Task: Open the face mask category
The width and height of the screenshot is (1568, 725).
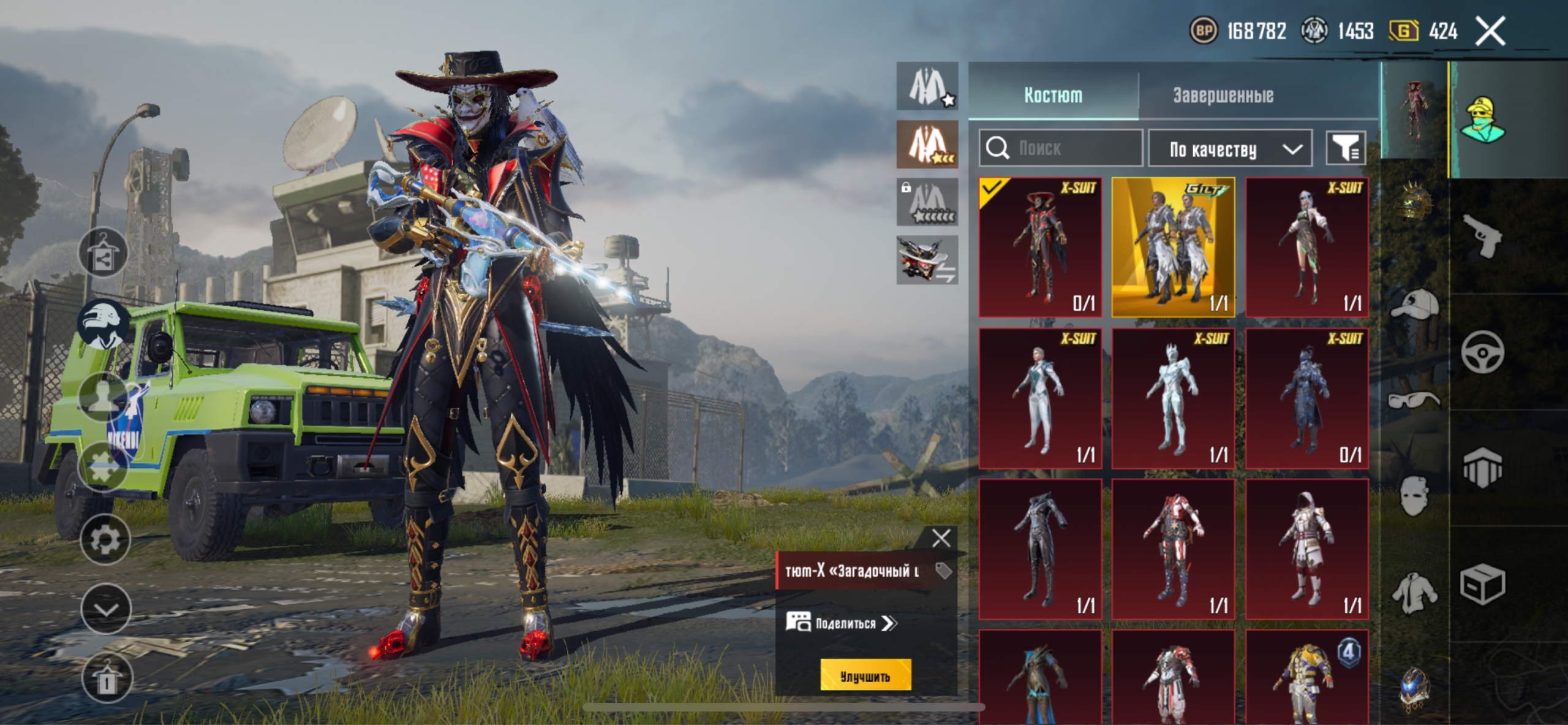Action: (x=1414, y=495)
